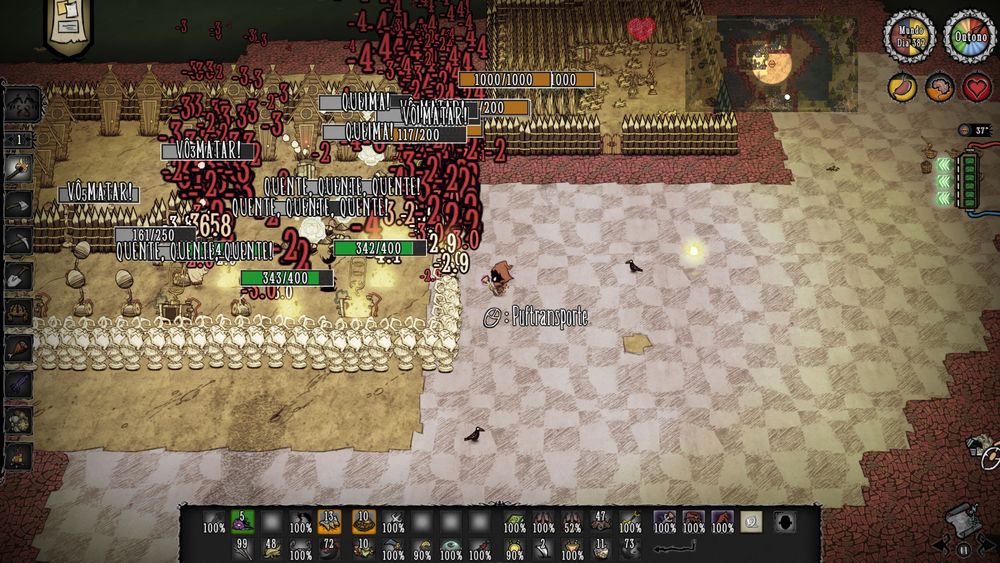Select the inventory stack of 73

click(629, 548)
